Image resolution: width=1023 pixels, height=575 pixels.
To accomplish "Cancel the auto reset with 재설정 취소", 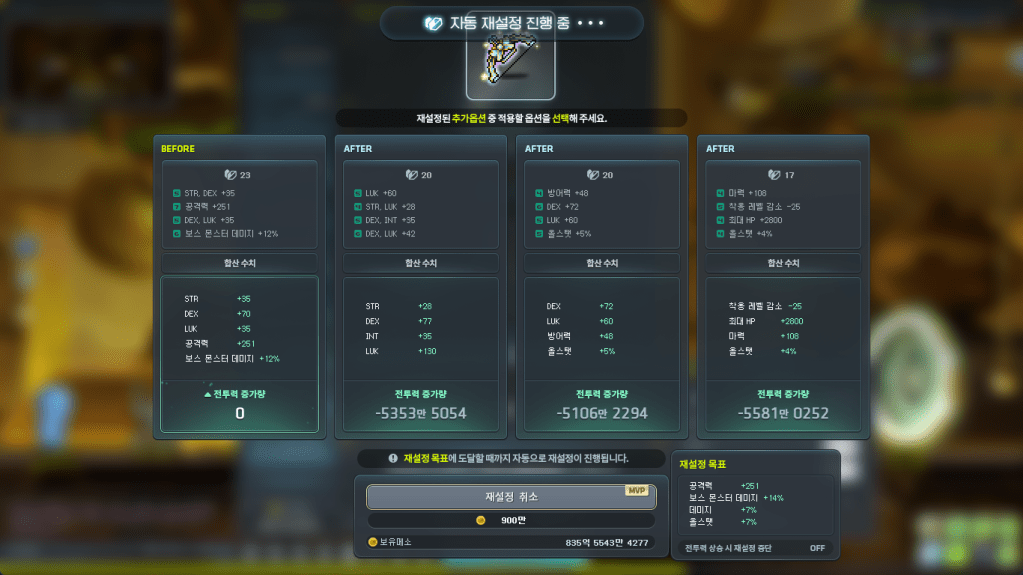I will click(x=511, y=497).
